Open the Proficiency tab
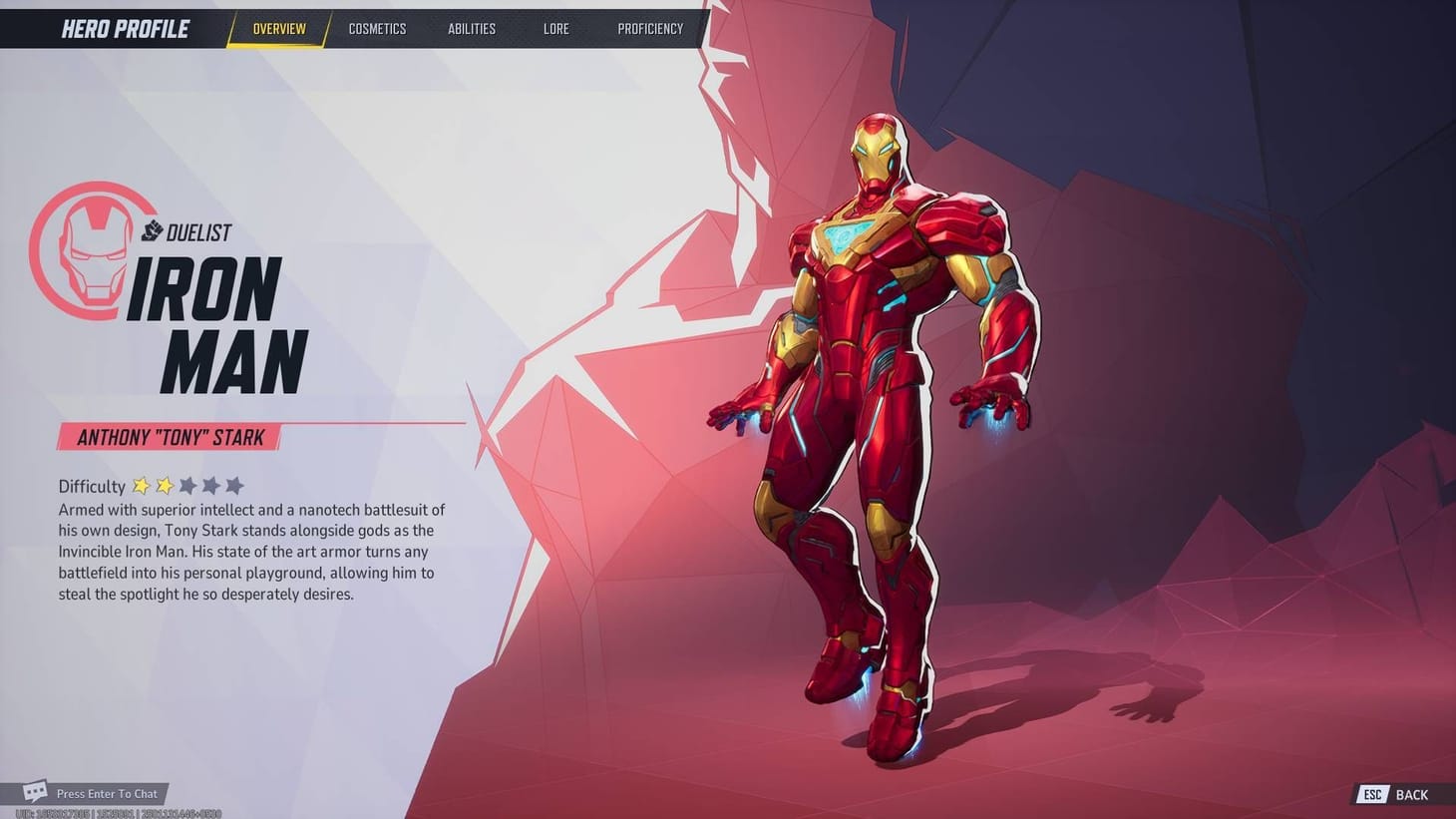Image resolution: width=1456 pixels, height=819 pixels. [x=650, y=28]
